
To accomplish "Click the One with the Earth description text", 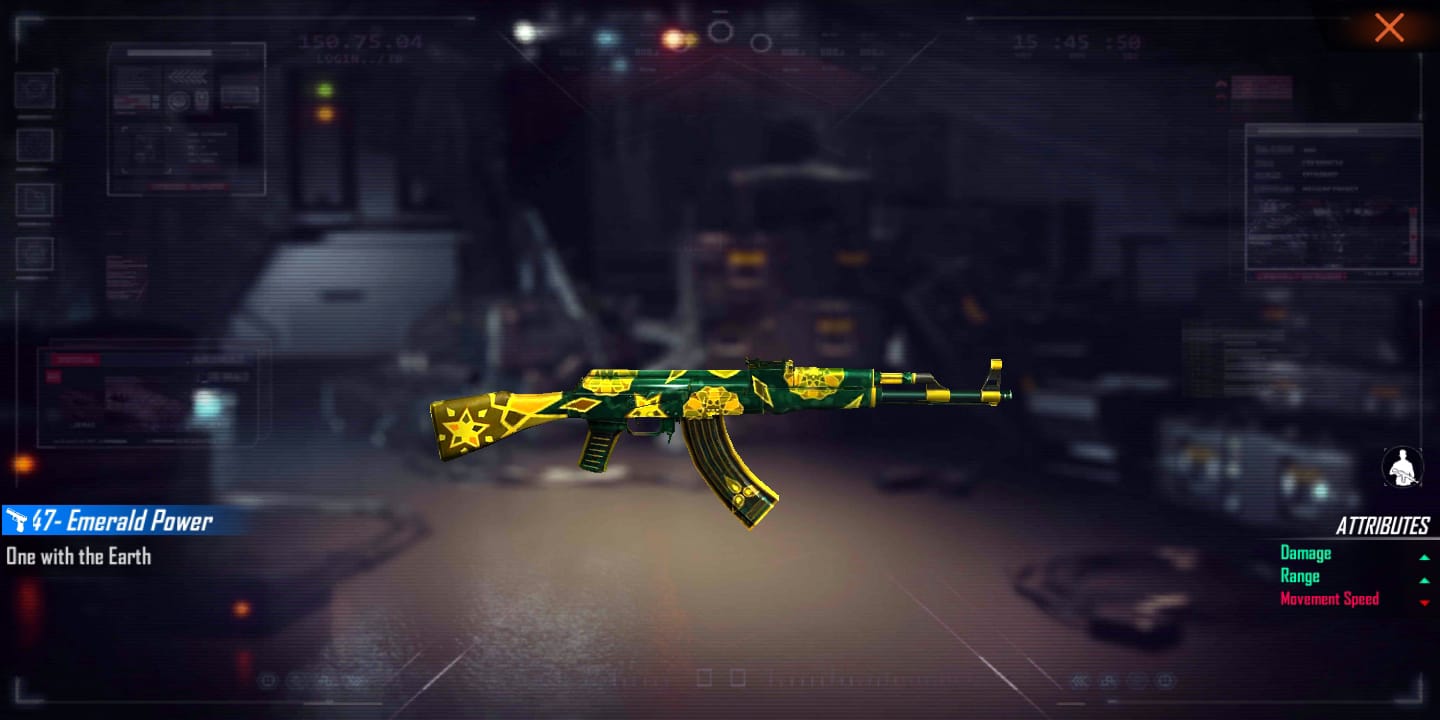I will pyautogui.click(x=77, y=557).
